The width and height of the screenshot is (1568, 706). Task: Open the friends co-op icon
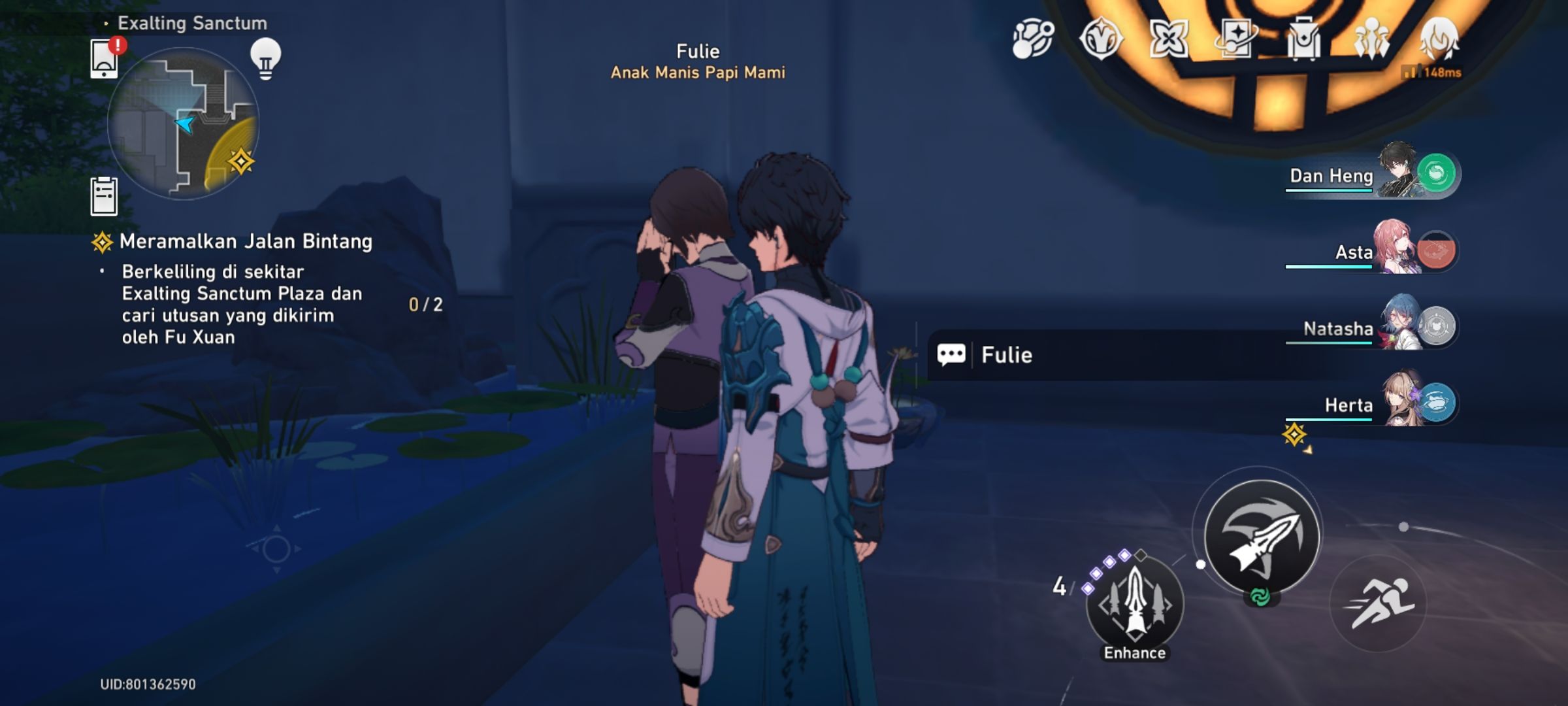click(x=1373, y=39)
